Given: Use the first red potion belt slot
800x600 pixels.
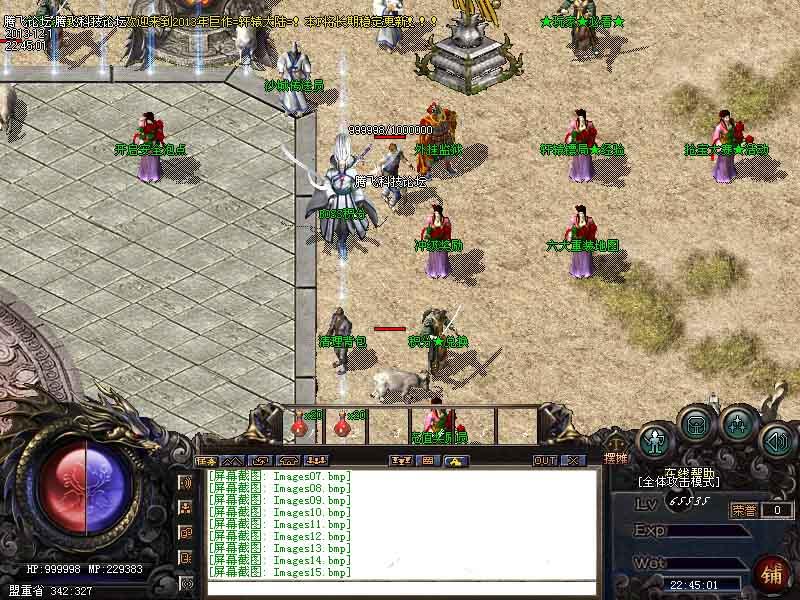Looking at the screenshot, I should point(300,424).
